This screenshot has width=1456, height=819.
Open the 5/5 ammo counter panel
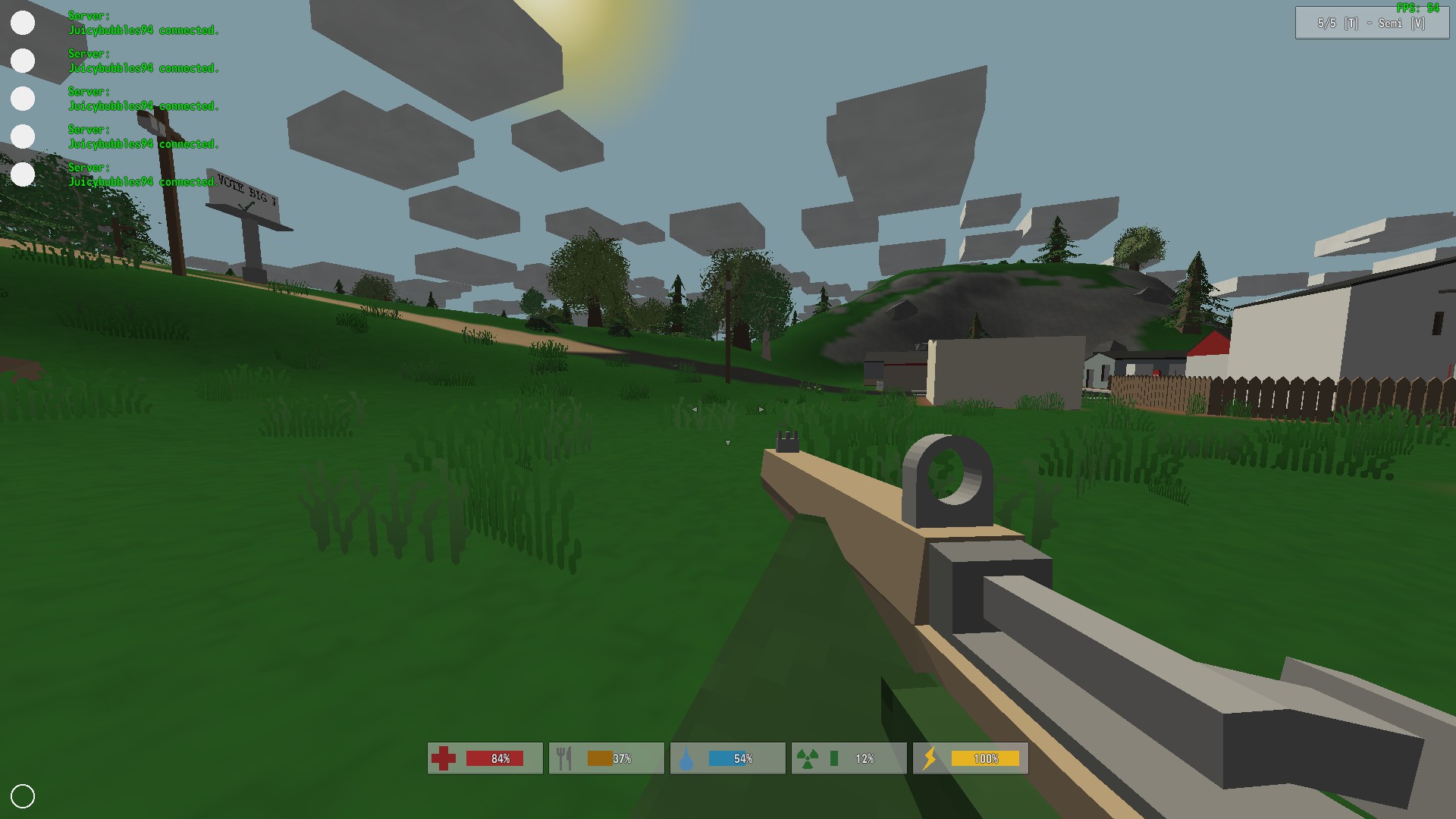pos(1326,24)
